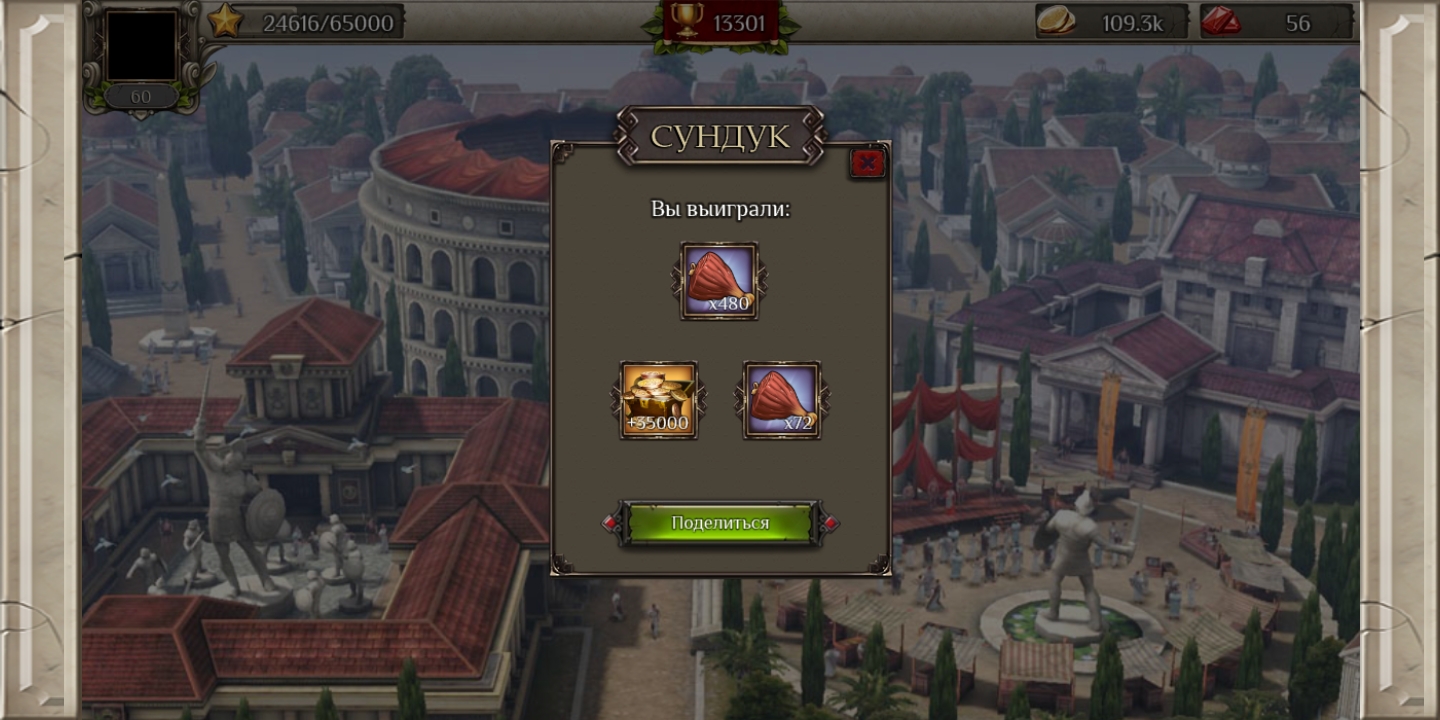The image size is (1440, 720).
Task: Open the trophy rating badge
Action: [x=689, y=19]
